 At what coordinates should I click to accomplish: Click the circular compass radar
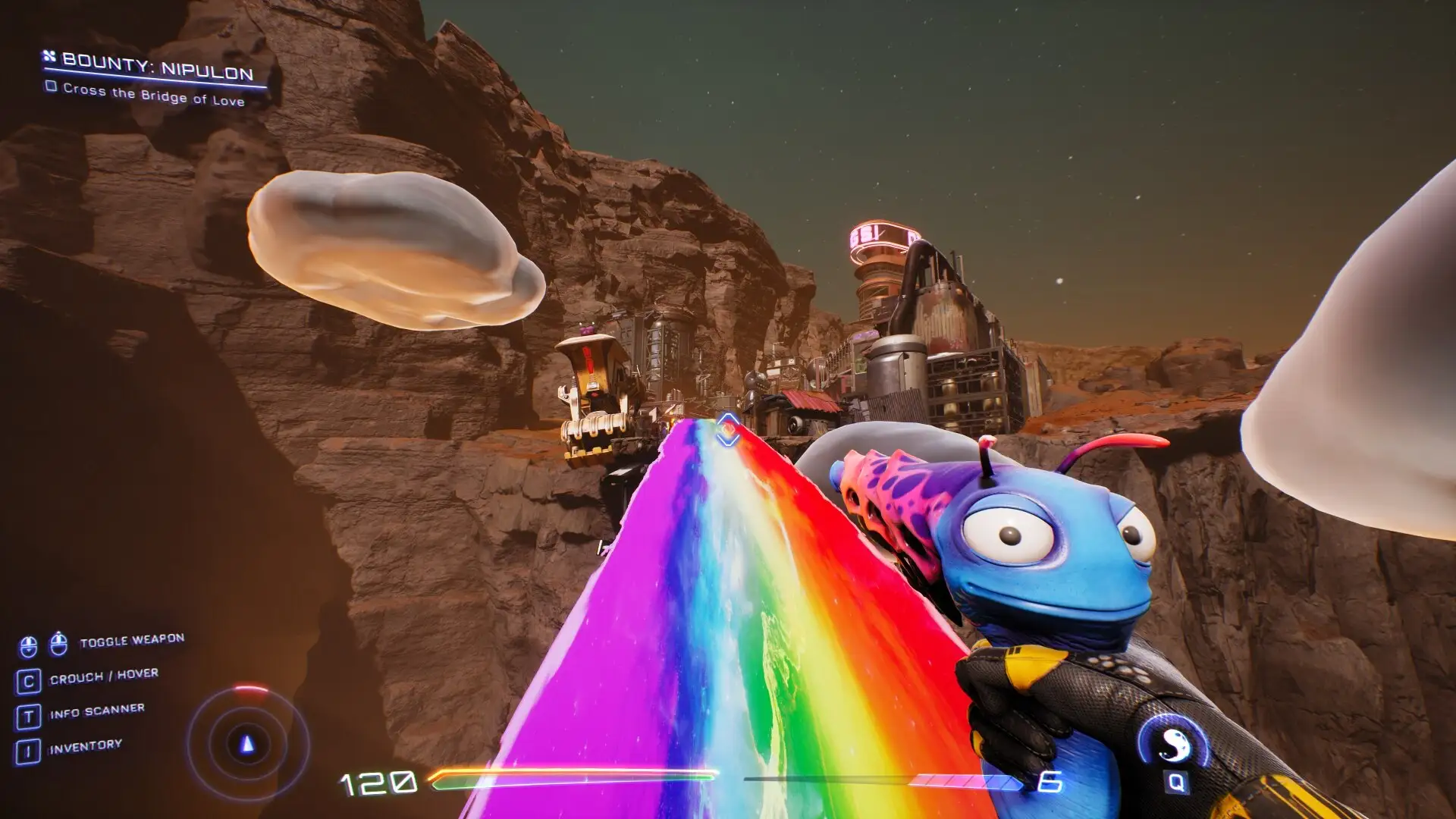click(247, 743)
